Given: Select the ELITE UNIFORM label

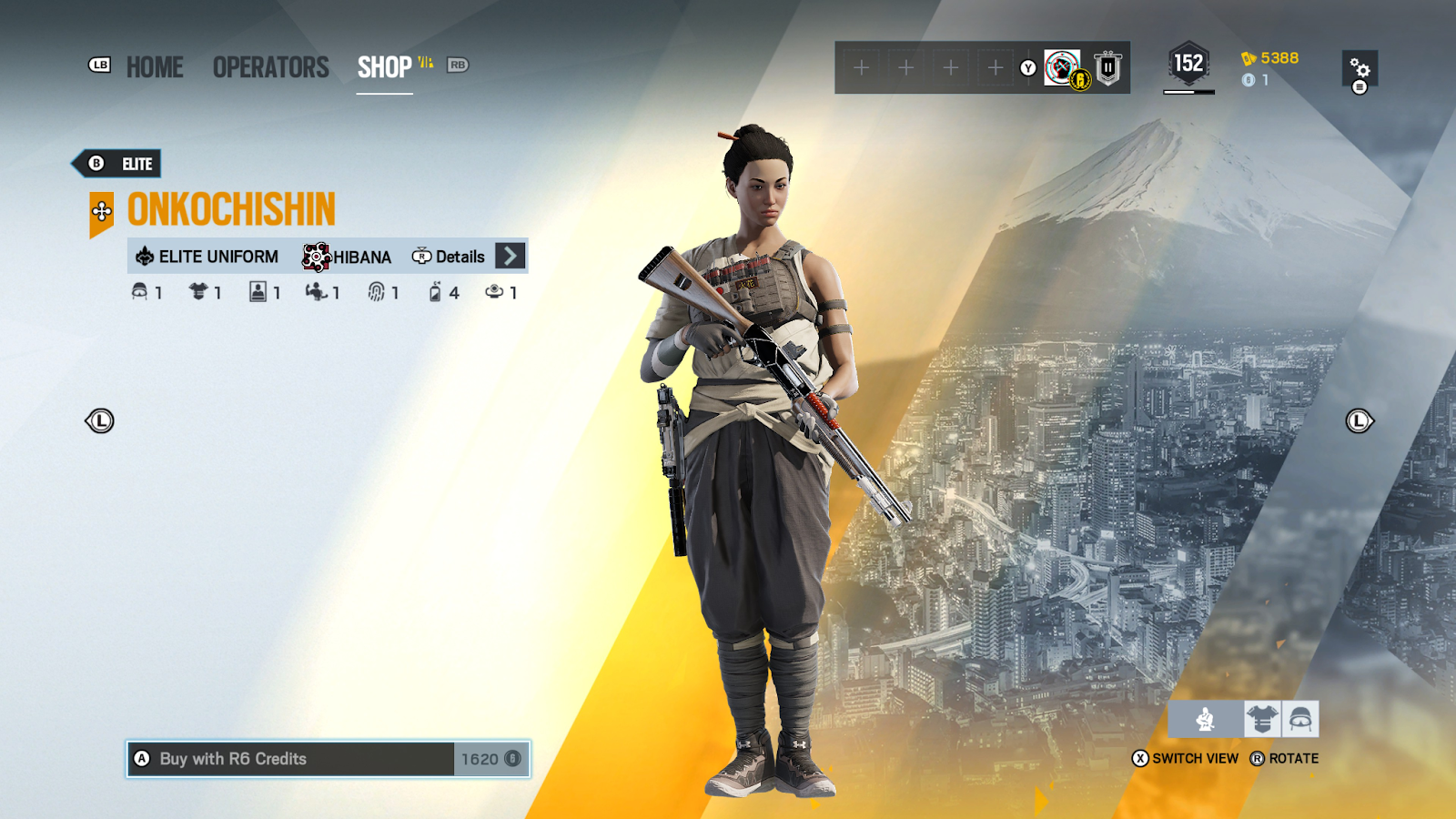Looking at the screenshot, I should [x=207, y=257].
